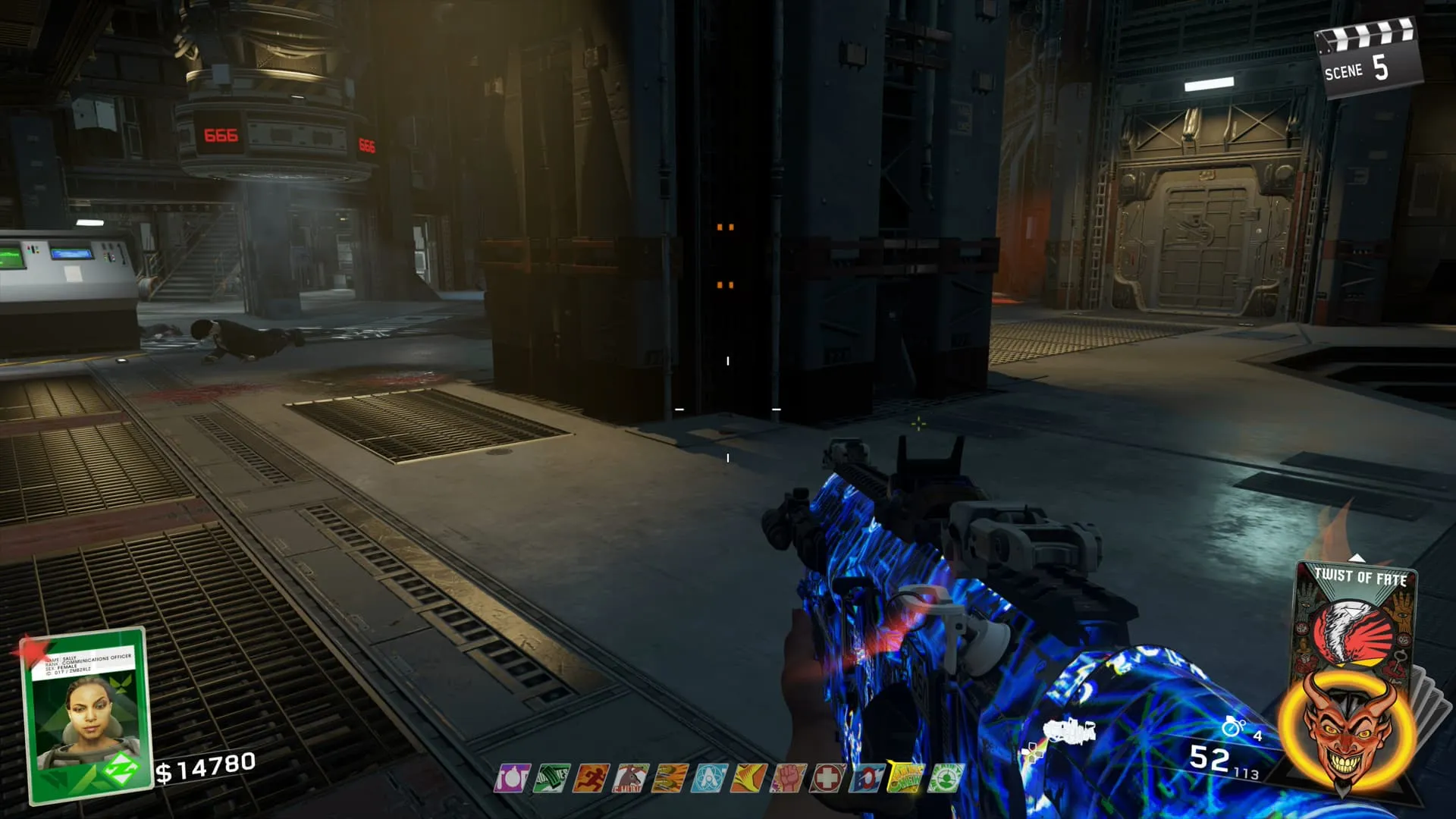Select the purple bomb perk icon
Image resolution: width=1456 pixels, height=819 pixels.
click(513, 778)
